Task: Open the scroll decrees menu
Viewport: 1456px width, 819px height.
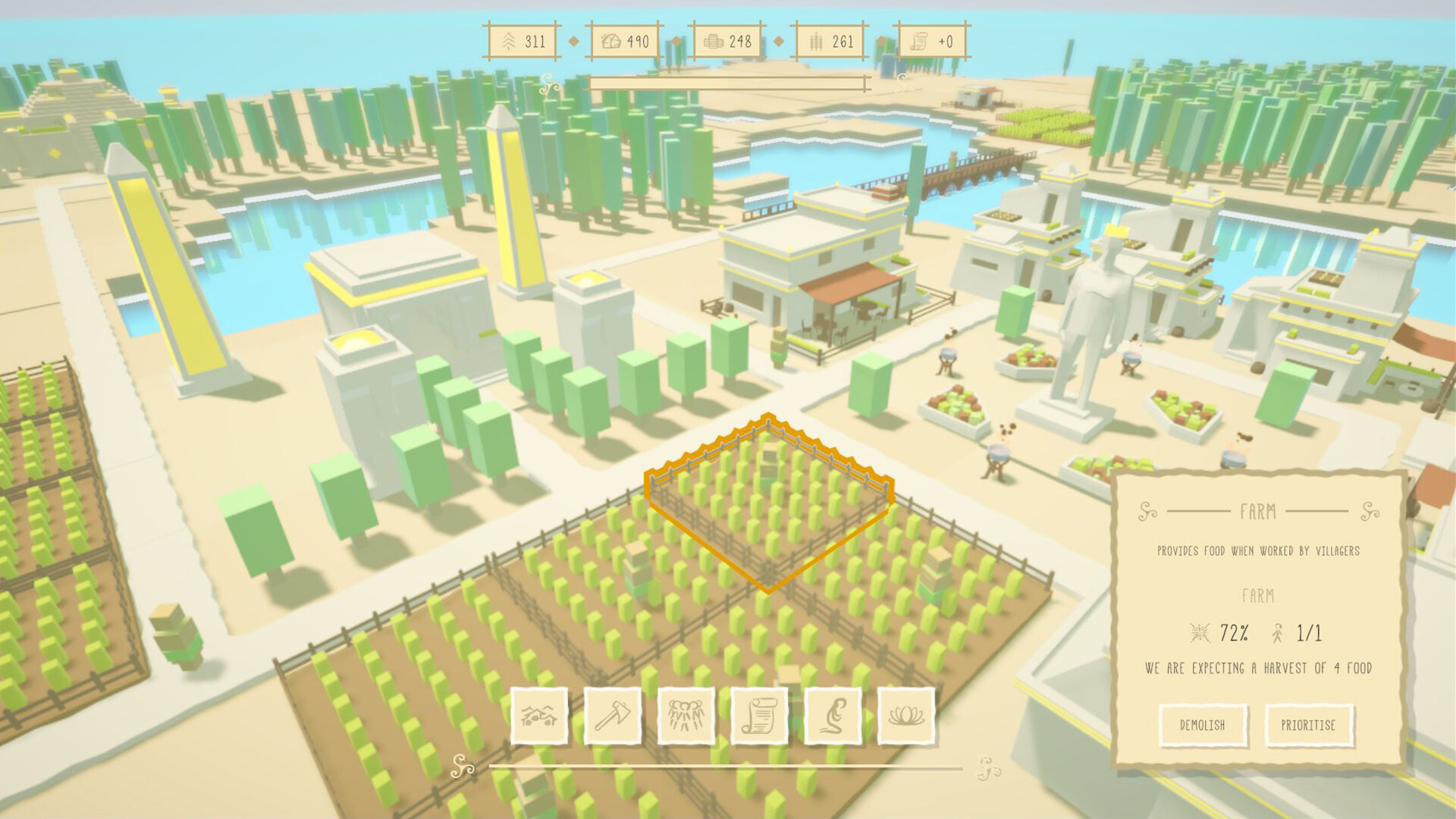Action: [x=760, y=716]
